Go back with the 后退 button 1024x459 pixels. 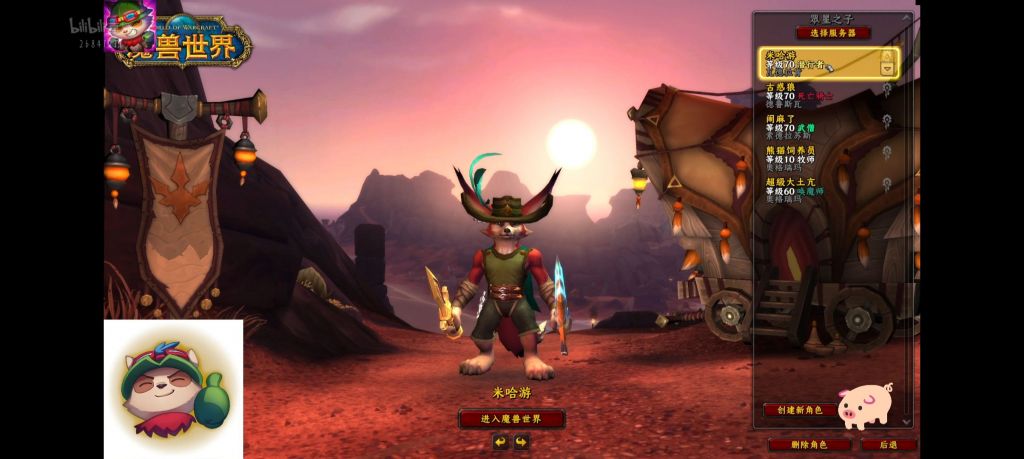pyautogui.click(x=888, y=444)
